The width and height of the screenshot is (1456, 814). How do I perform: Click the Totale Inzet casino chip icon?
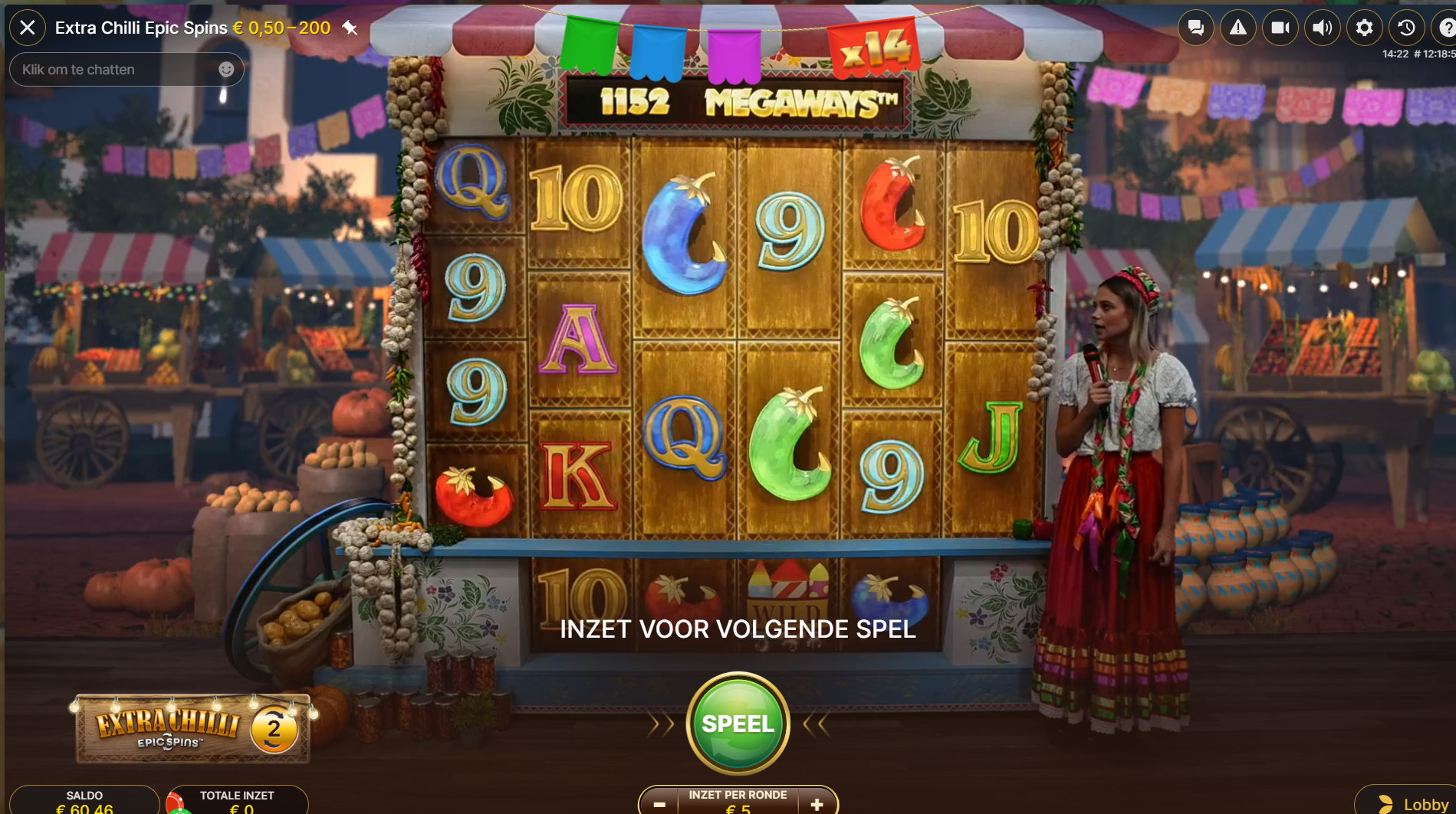coord(177,803)
